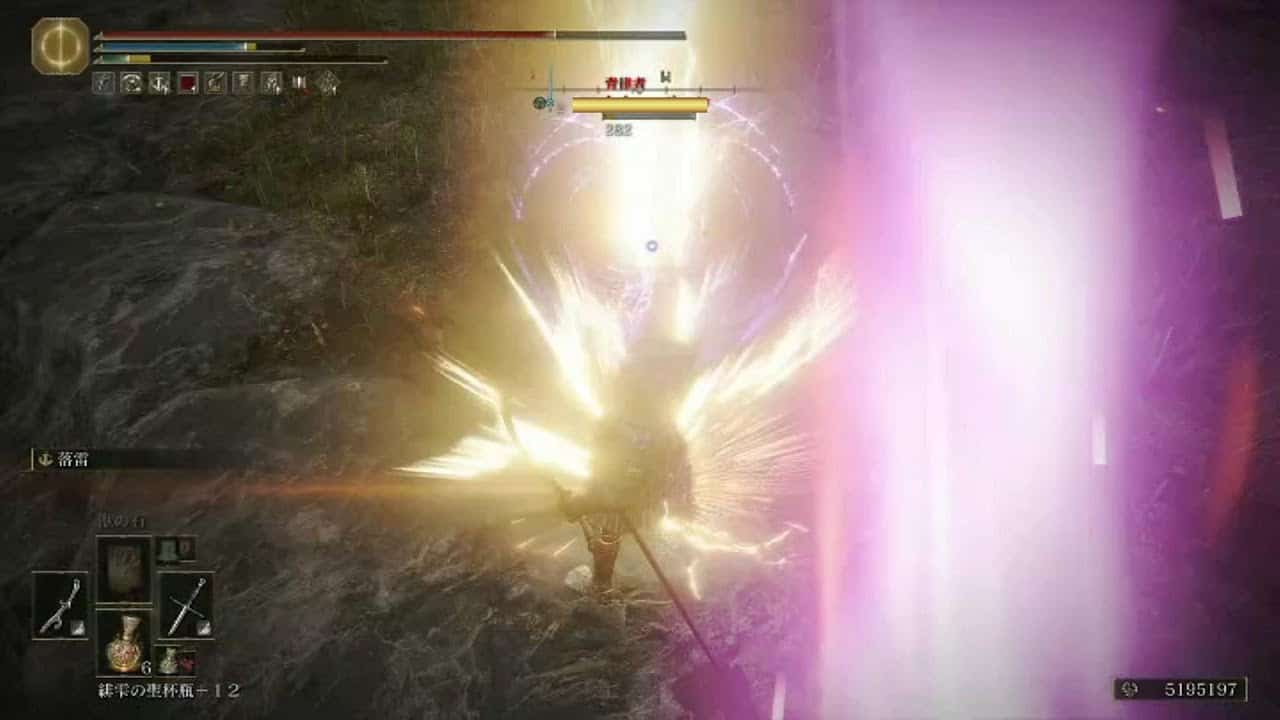Select the Flask of Crimson Tears slot
This screenshot has width=1280, height=720.
124,641
